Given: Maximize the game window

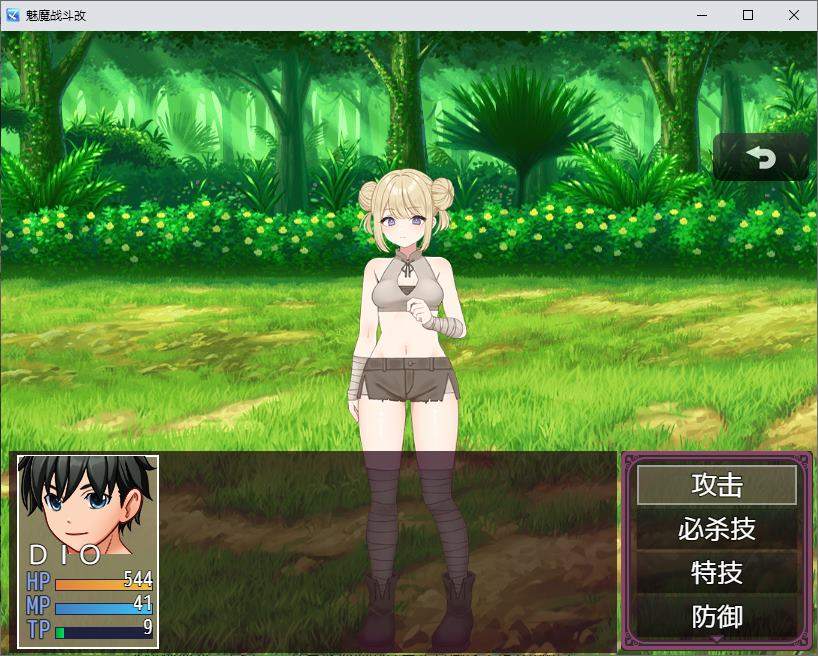Looking at the screenshot, I should (748, 15).
